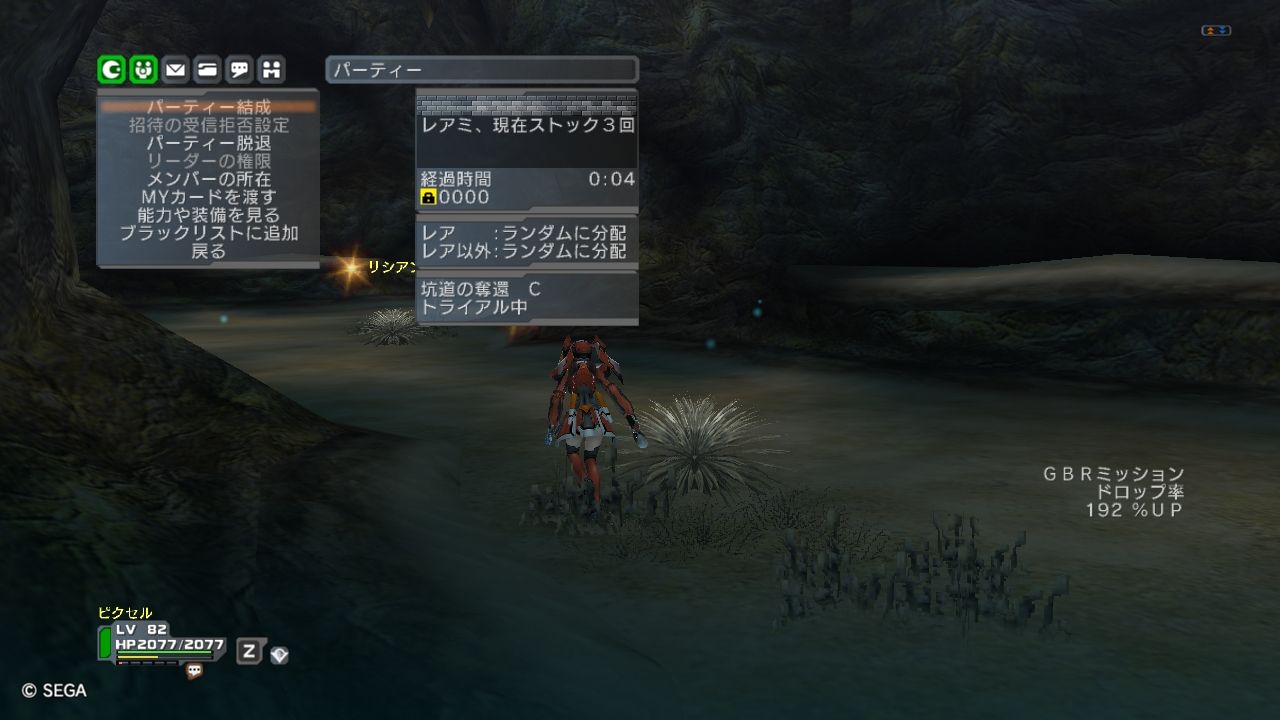Image resolution: width=1280 pixels, height=720 pixels.
Task: Open the mail envelope icon tab
Action: pyautogui.click(x=175, y=69)
